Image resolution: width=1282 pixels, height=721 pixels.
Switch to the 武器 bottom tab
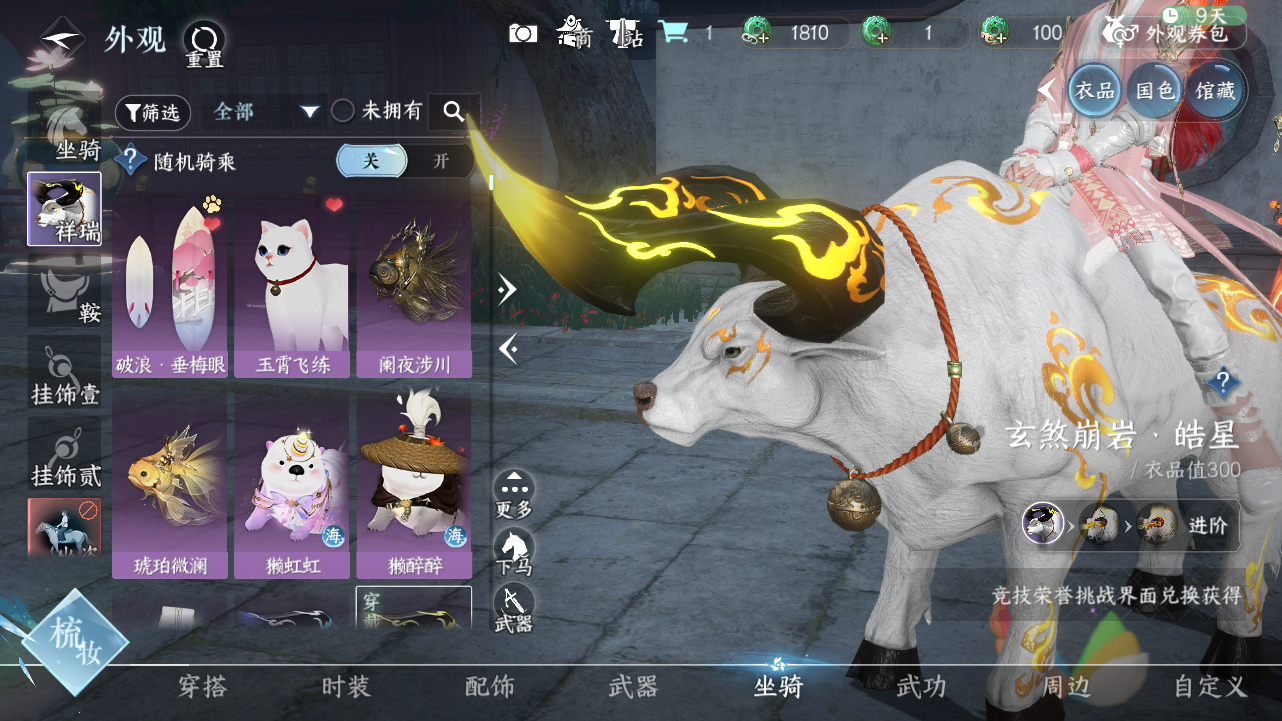pyautogui.click(x=633, y=687)
